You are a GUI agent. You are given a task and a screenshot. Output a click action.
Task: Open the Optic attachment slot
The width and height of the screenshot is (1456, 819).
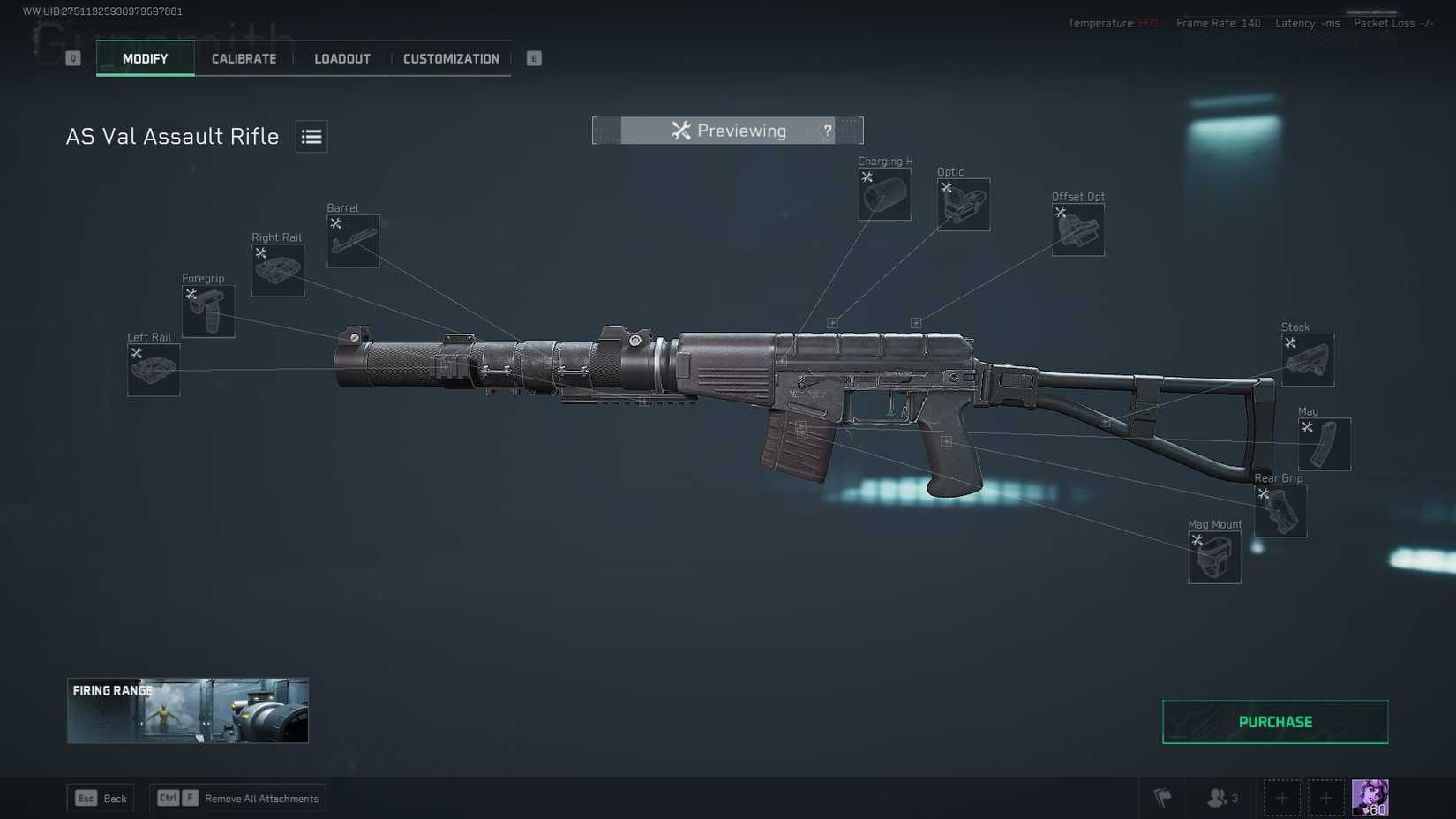pyautogui.click(x=964, y=204)
